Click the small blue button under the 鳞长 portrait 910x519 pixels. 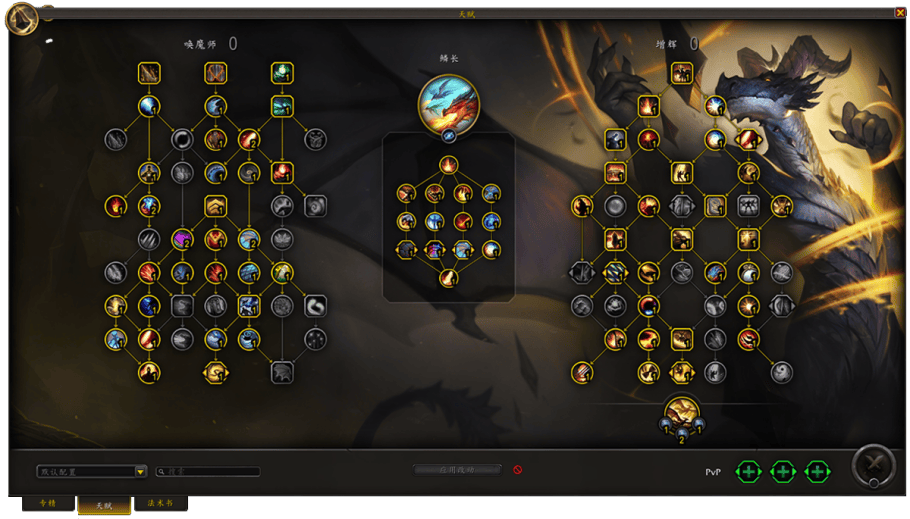449,136
